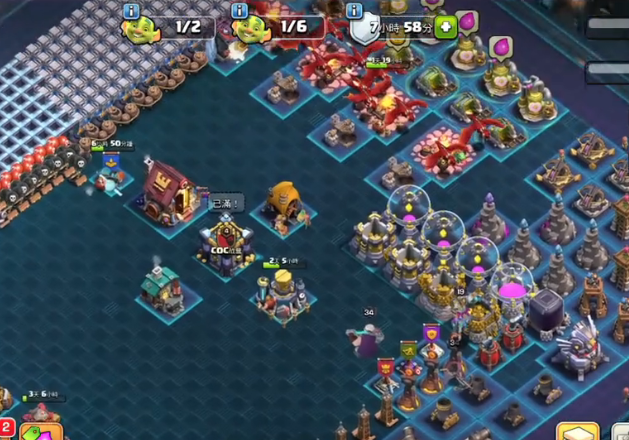Open info for the 1/6 builder counter

tap(240, 10)
